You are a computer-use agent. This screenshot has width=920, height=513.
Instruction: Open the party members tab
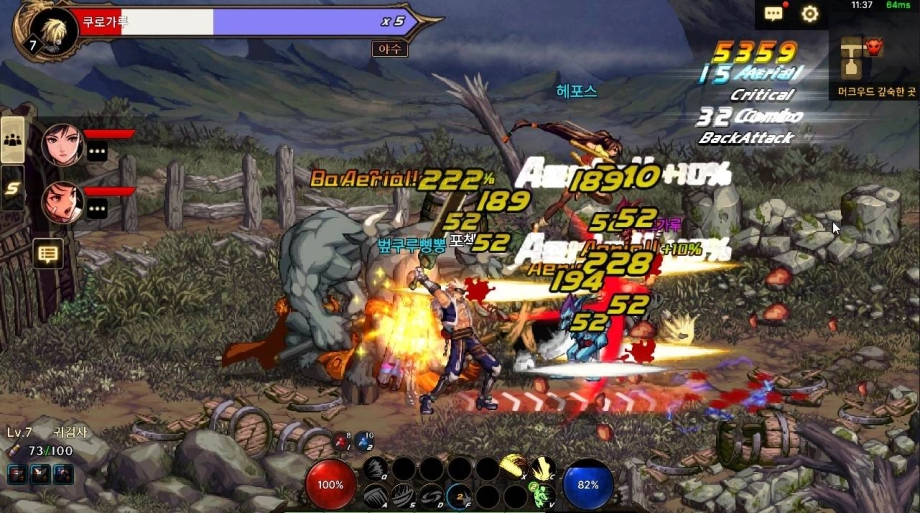13,141
